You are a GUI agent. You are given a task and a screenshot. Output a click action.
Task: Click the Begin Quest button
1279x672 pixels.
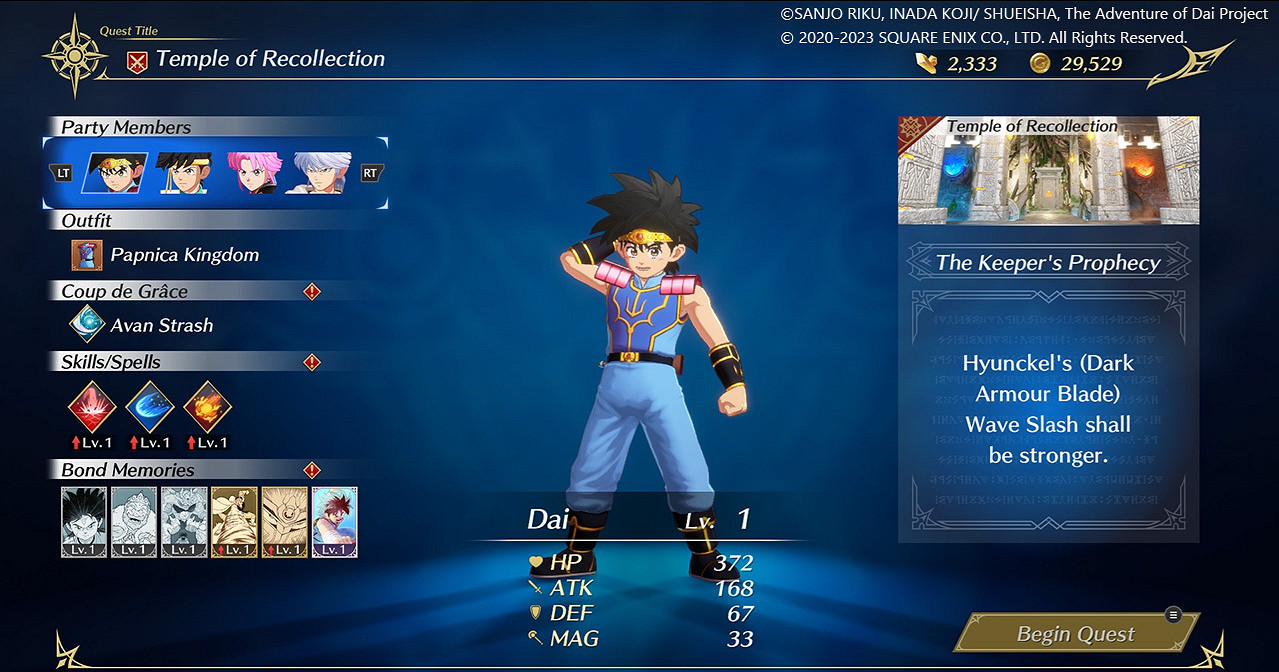[x=1076, y=633]
